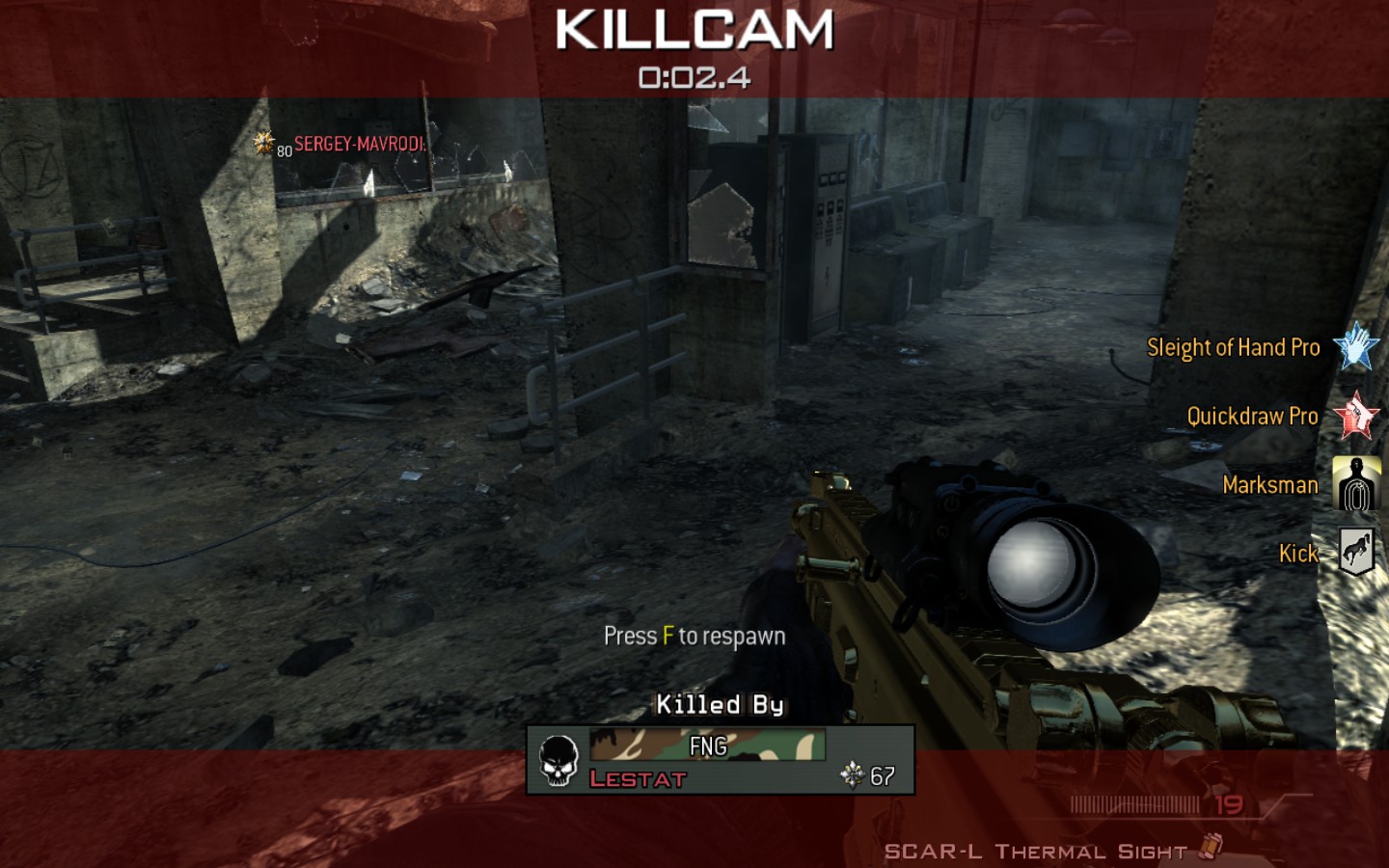
Task: View killer Lestat's player name
Action: click(x=638, y=779)
